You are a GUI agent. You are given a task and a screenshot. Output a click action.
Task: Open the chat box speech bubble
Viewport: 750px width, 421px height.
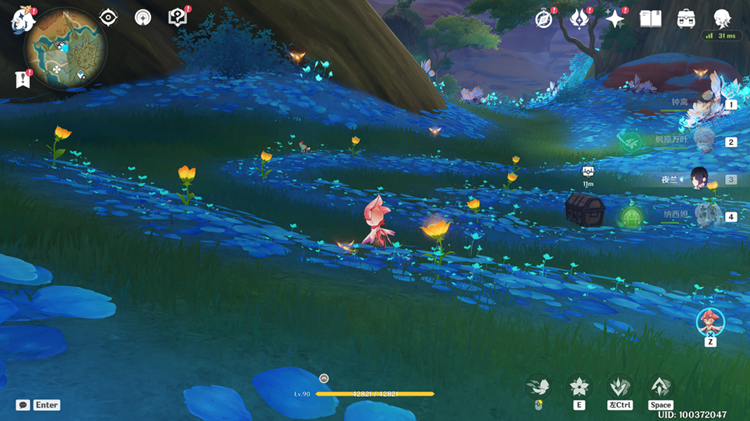(x=23, y=405)
